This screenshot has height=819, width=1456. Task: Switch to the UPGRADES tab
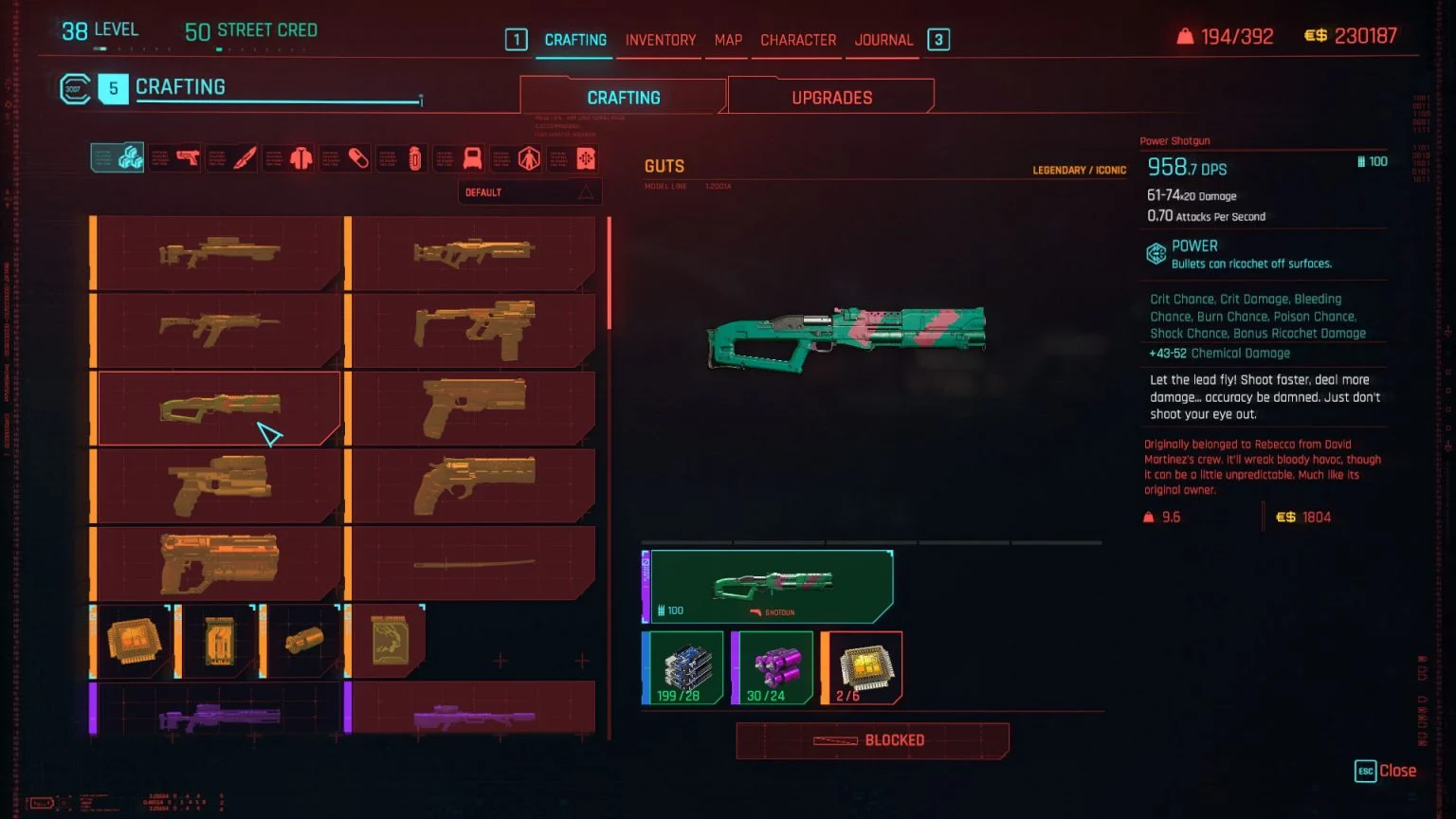point(830,96)
